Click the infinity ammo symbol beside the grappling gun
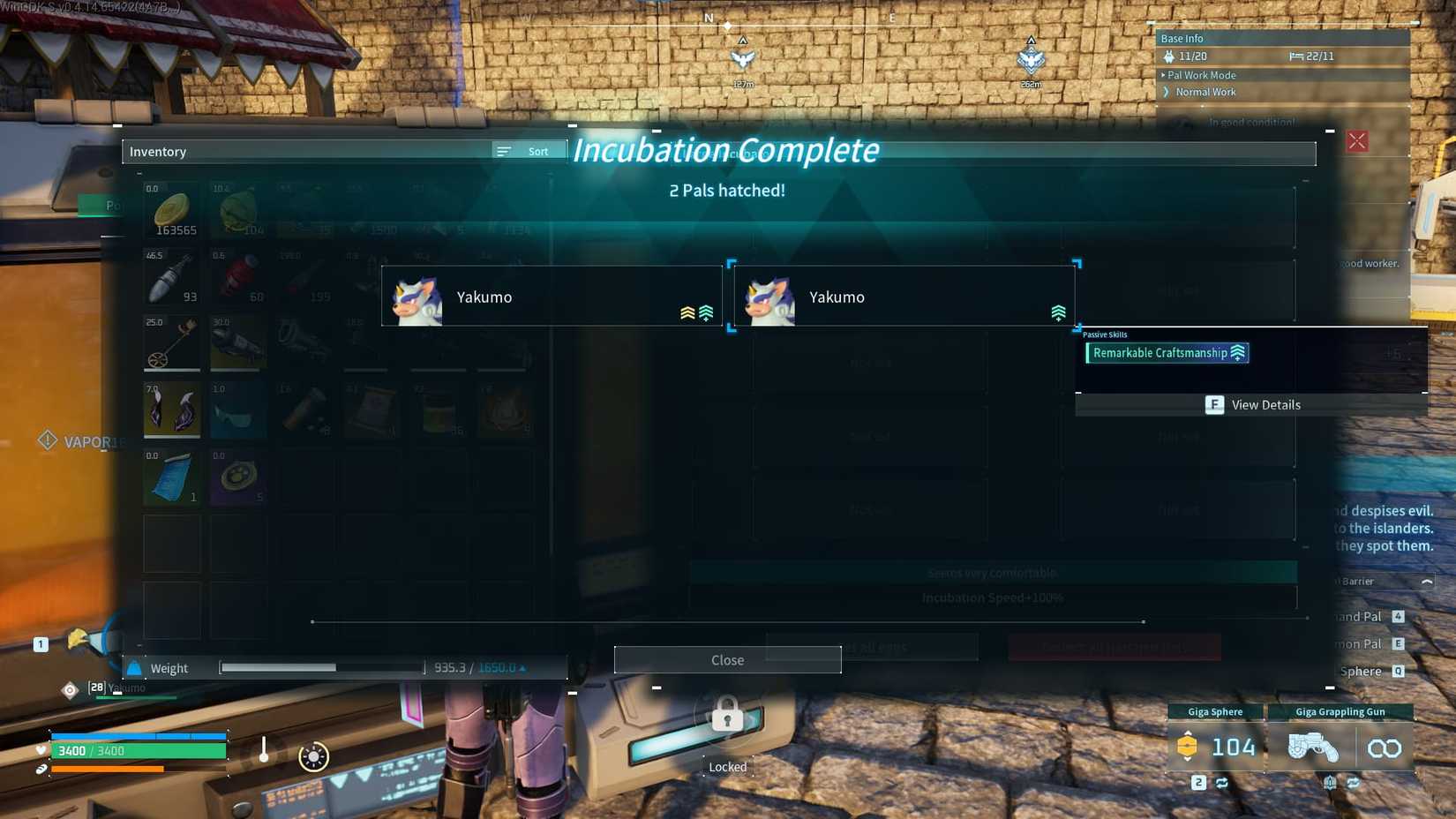Image resolution: width=1456 pixels, height=819 pixels. click(x=1385, y=747)
